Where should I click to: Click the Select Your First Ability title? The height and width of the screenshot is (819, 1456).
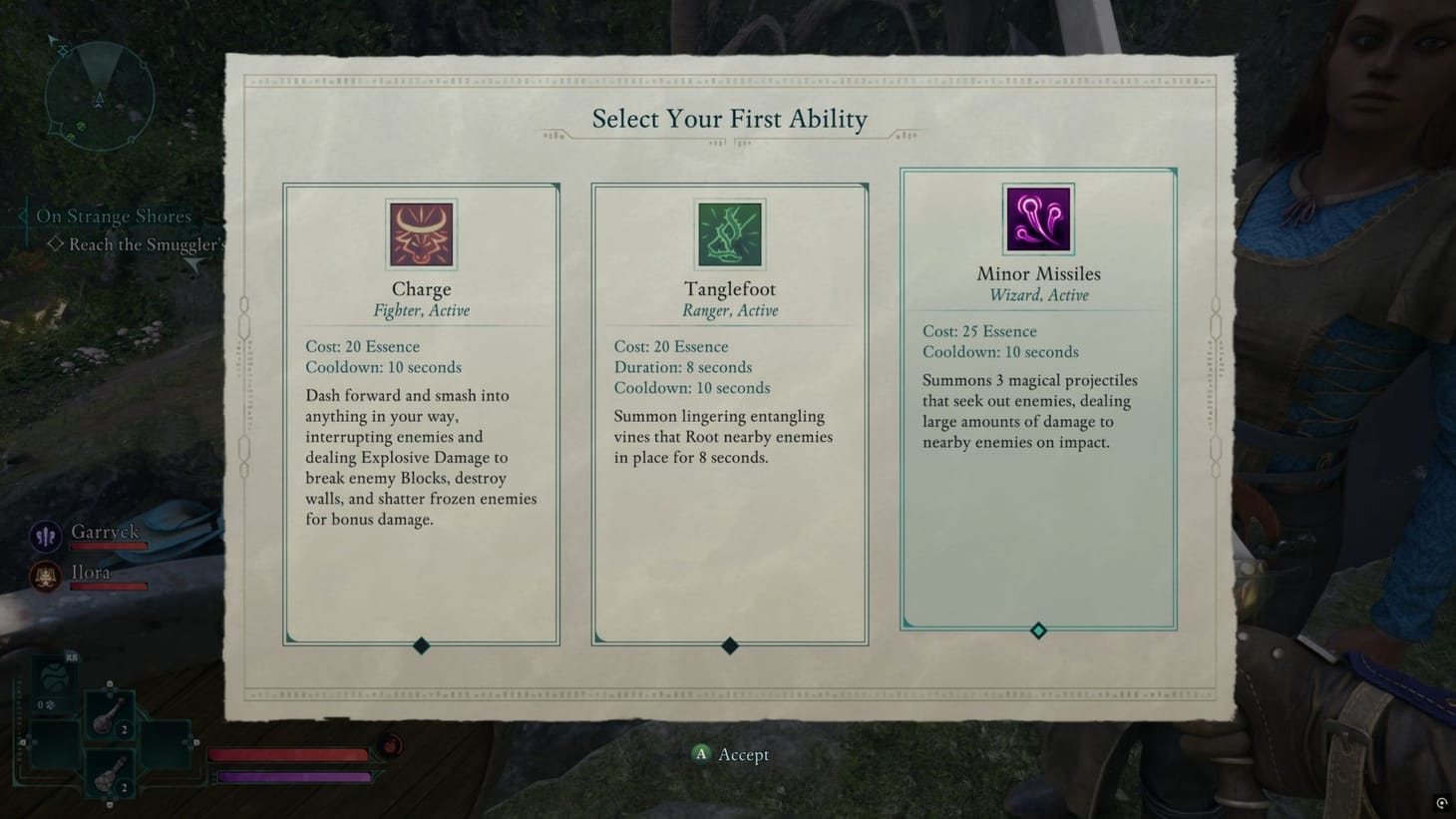click(x=729, y=119)
